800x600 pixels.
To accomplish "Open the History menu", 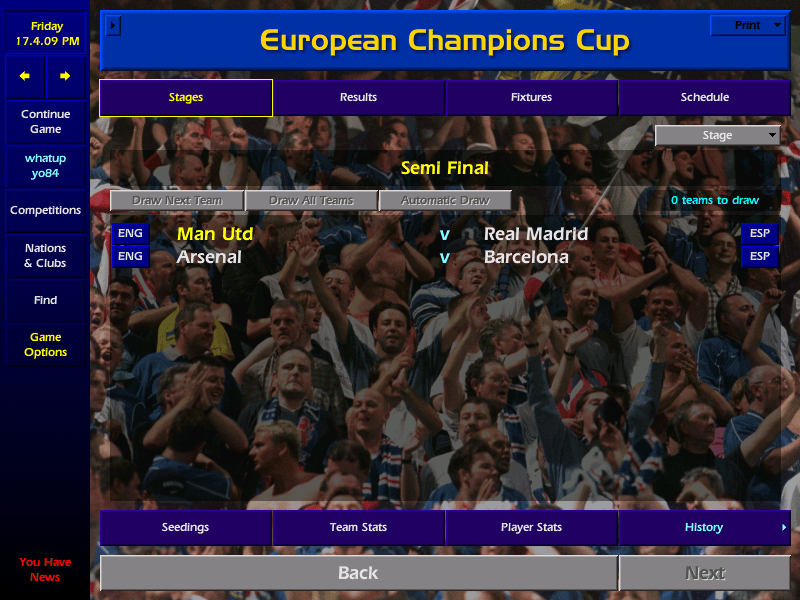I will click(x=704, y=527).
